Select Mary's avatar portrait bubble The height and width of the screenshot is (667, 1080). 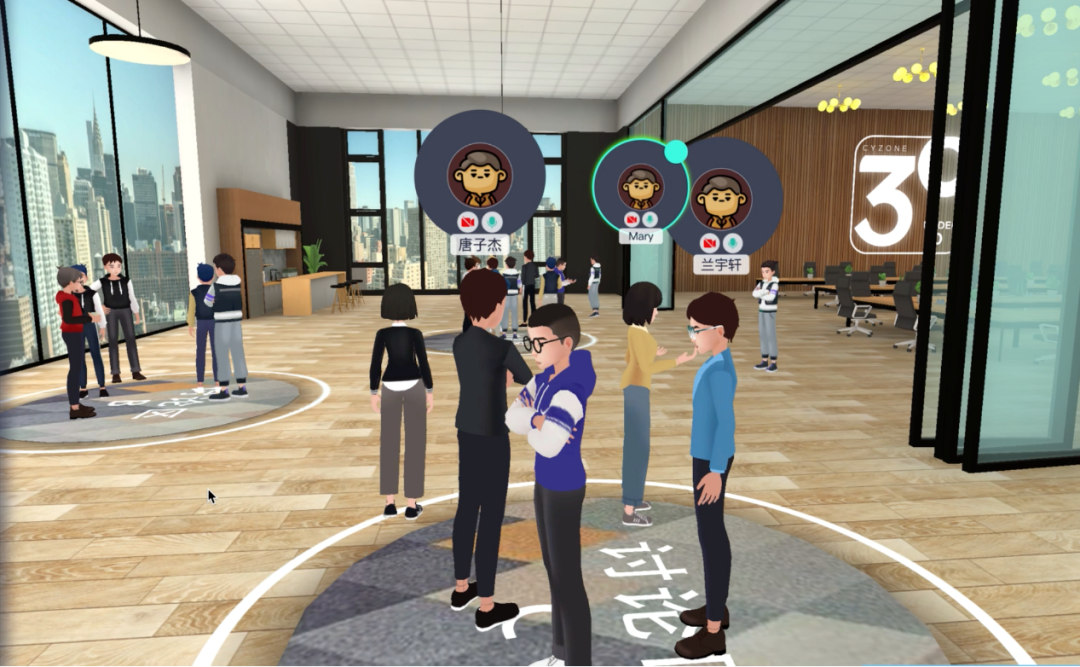pyautogui.click(x=640, y=185)
